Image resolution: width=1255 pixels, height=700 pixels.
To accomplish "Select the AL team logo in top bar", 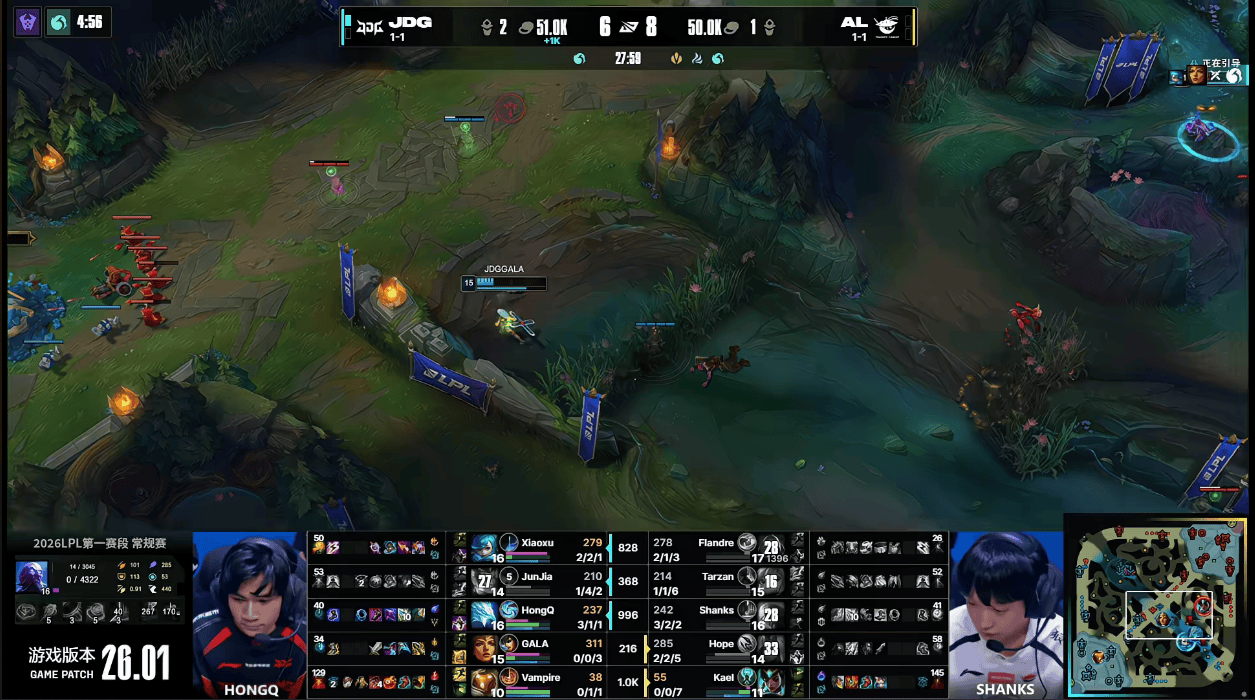I will [x=886, y=24].
